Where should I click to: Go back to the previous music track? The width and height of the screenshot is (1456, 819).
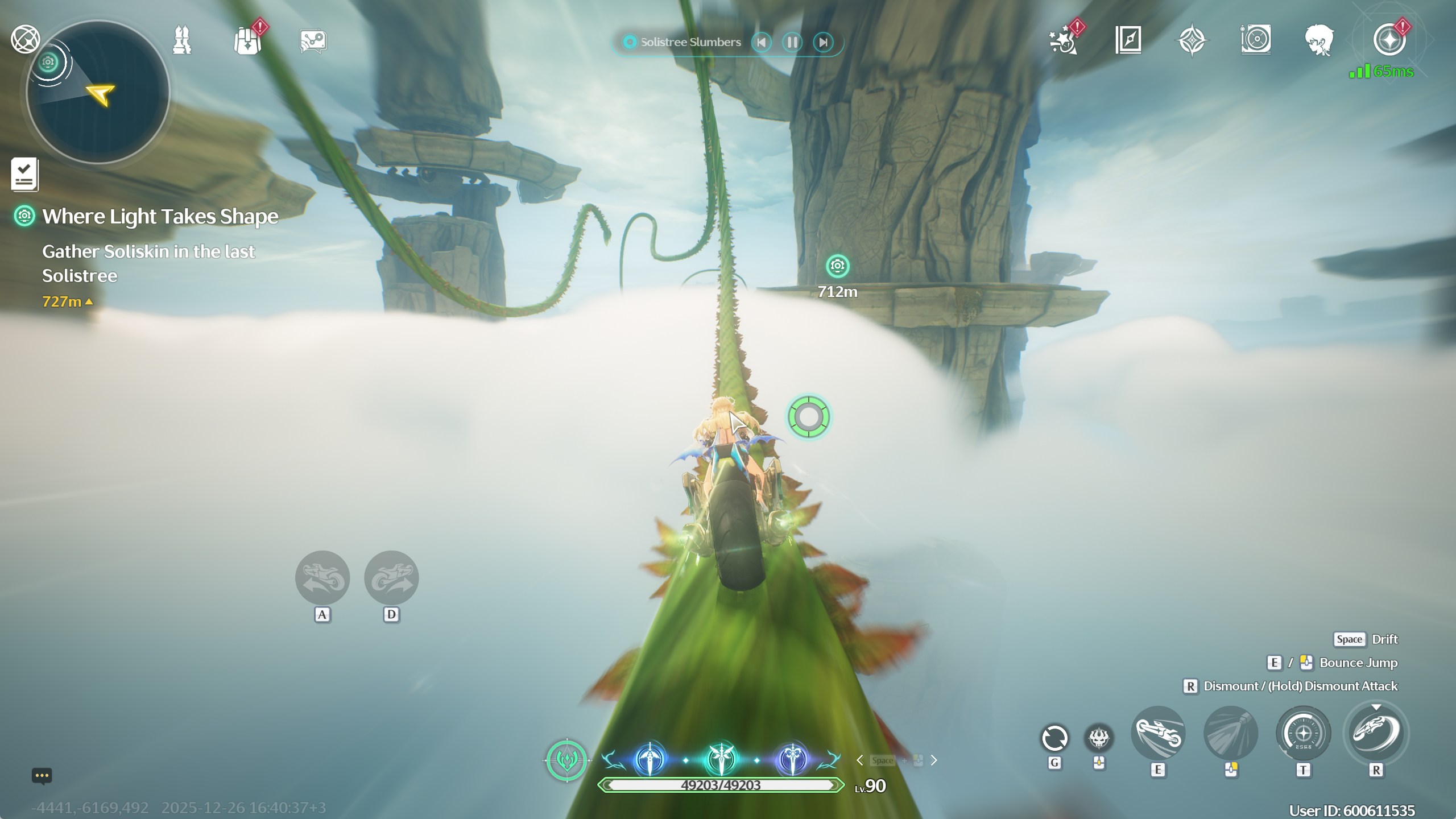[x=762, y=42]
